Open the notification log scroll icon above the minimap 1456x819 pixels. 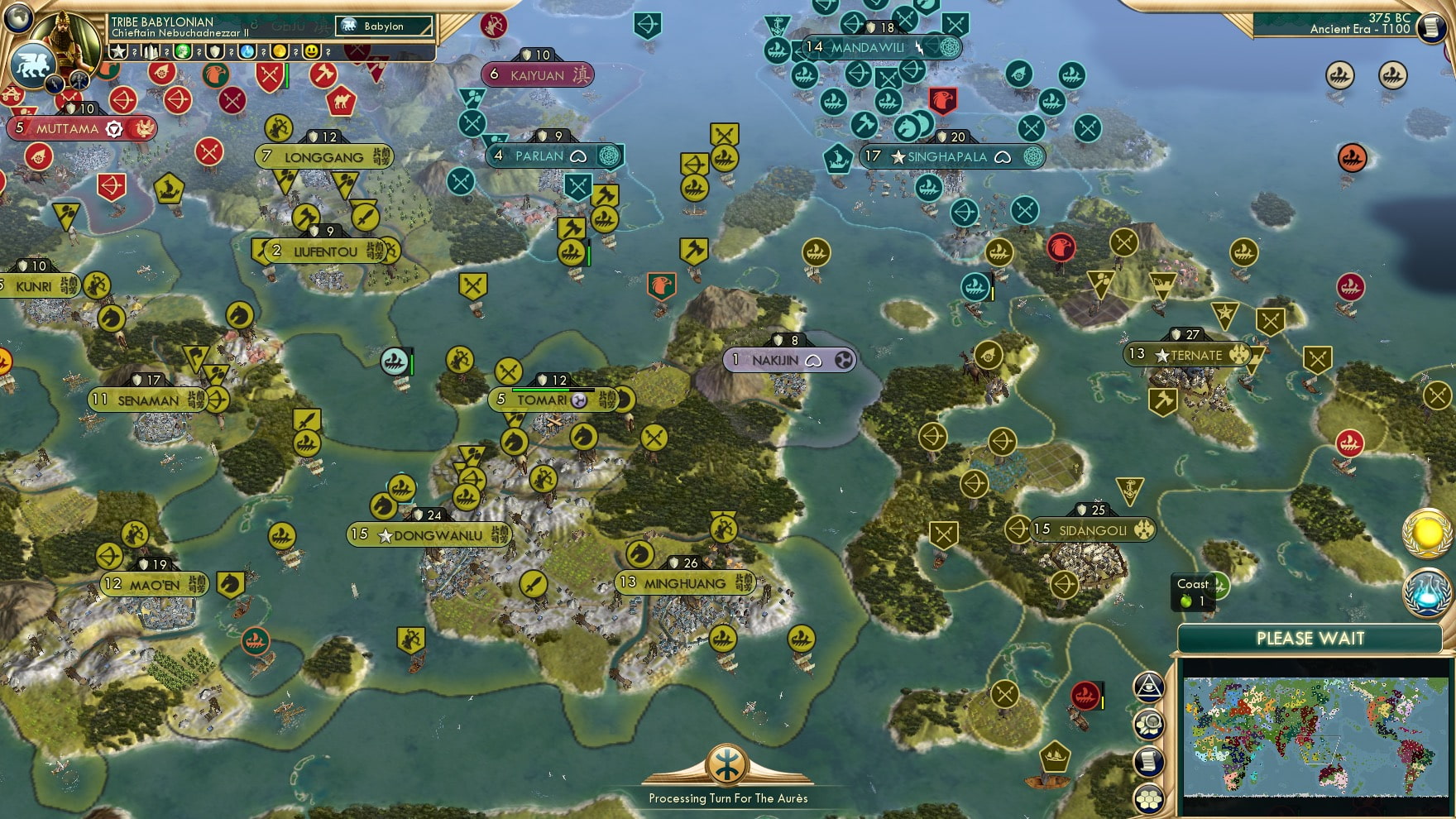coord(1148,761)
